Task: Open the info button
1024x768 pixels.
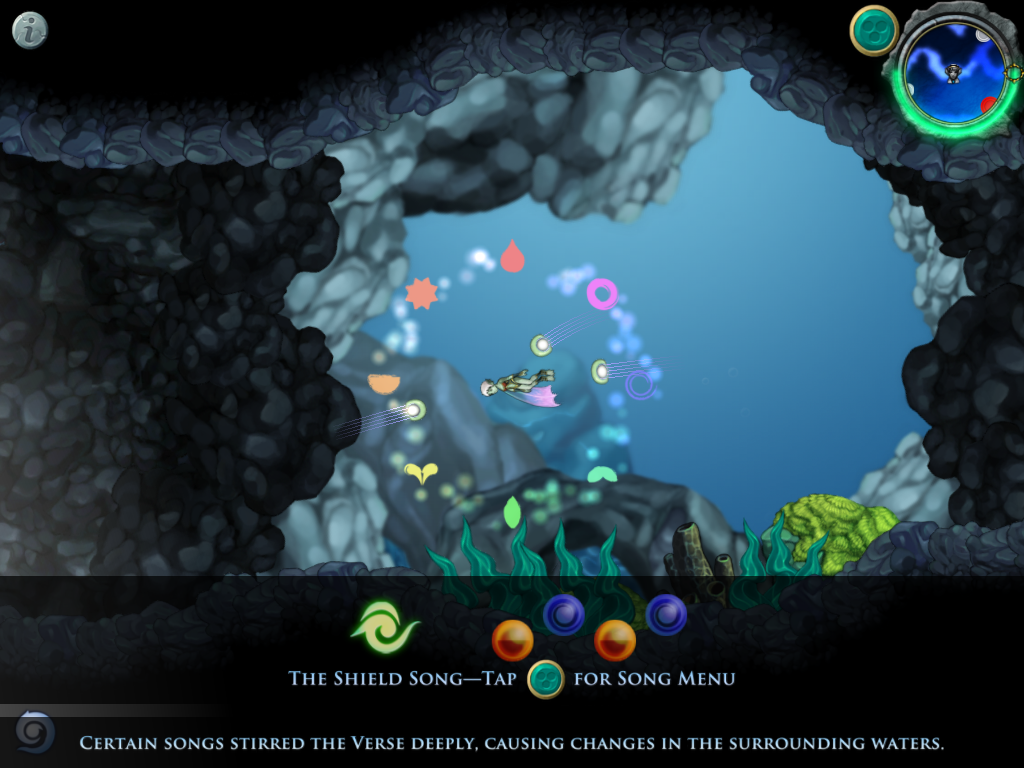Action: 30,30
